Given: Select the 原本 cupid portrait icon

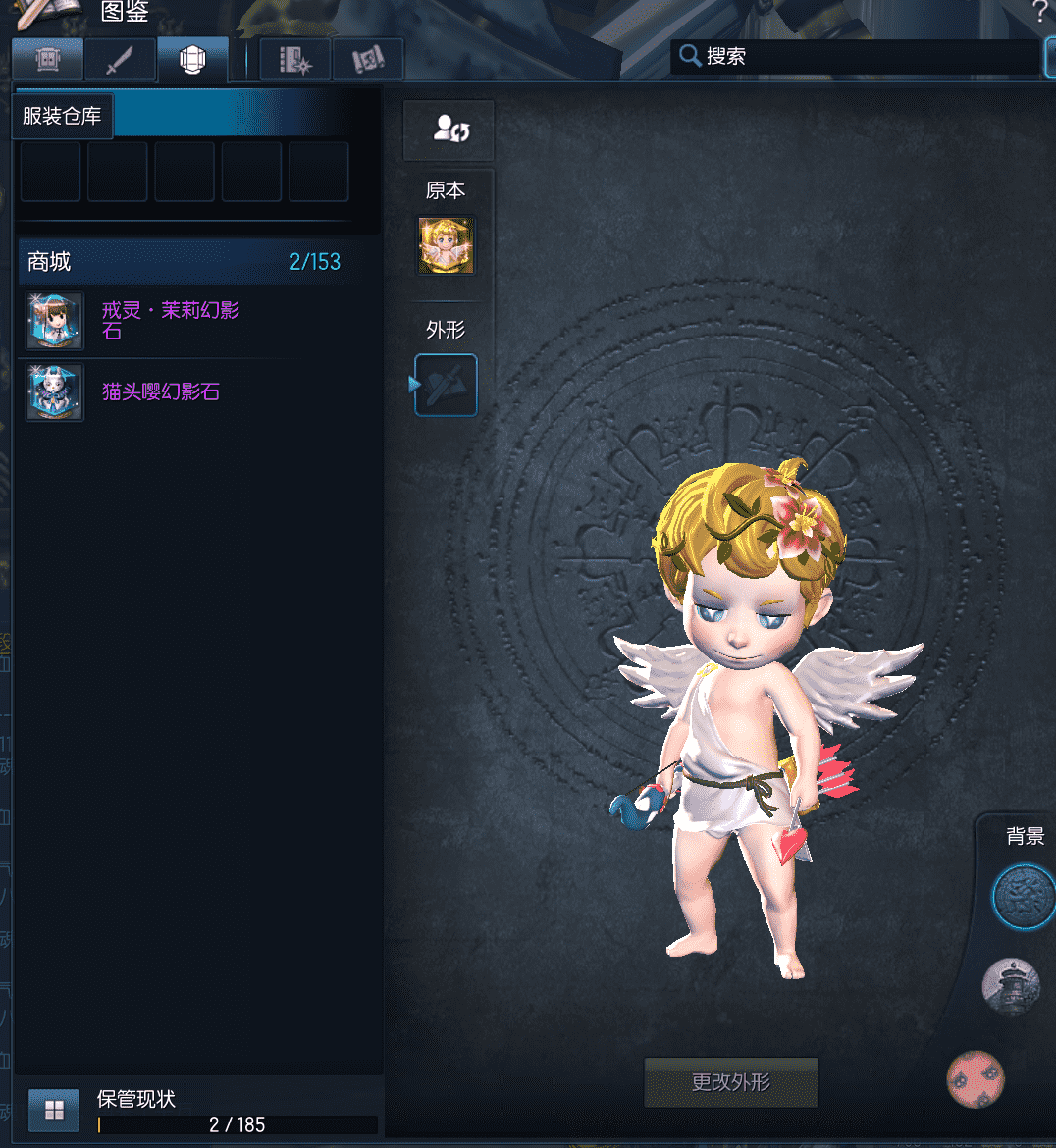Looking at the screenshot, I should pos(447,245).
